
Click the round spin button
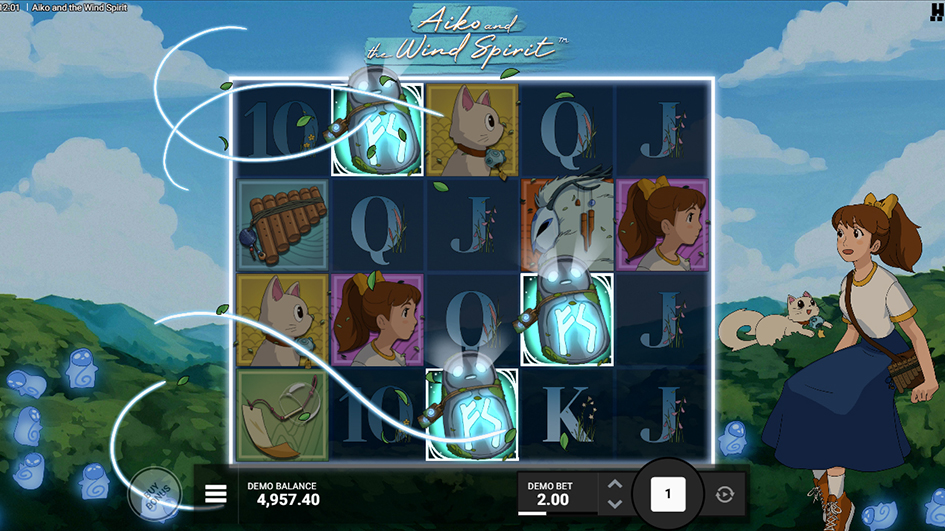(667, 493)
